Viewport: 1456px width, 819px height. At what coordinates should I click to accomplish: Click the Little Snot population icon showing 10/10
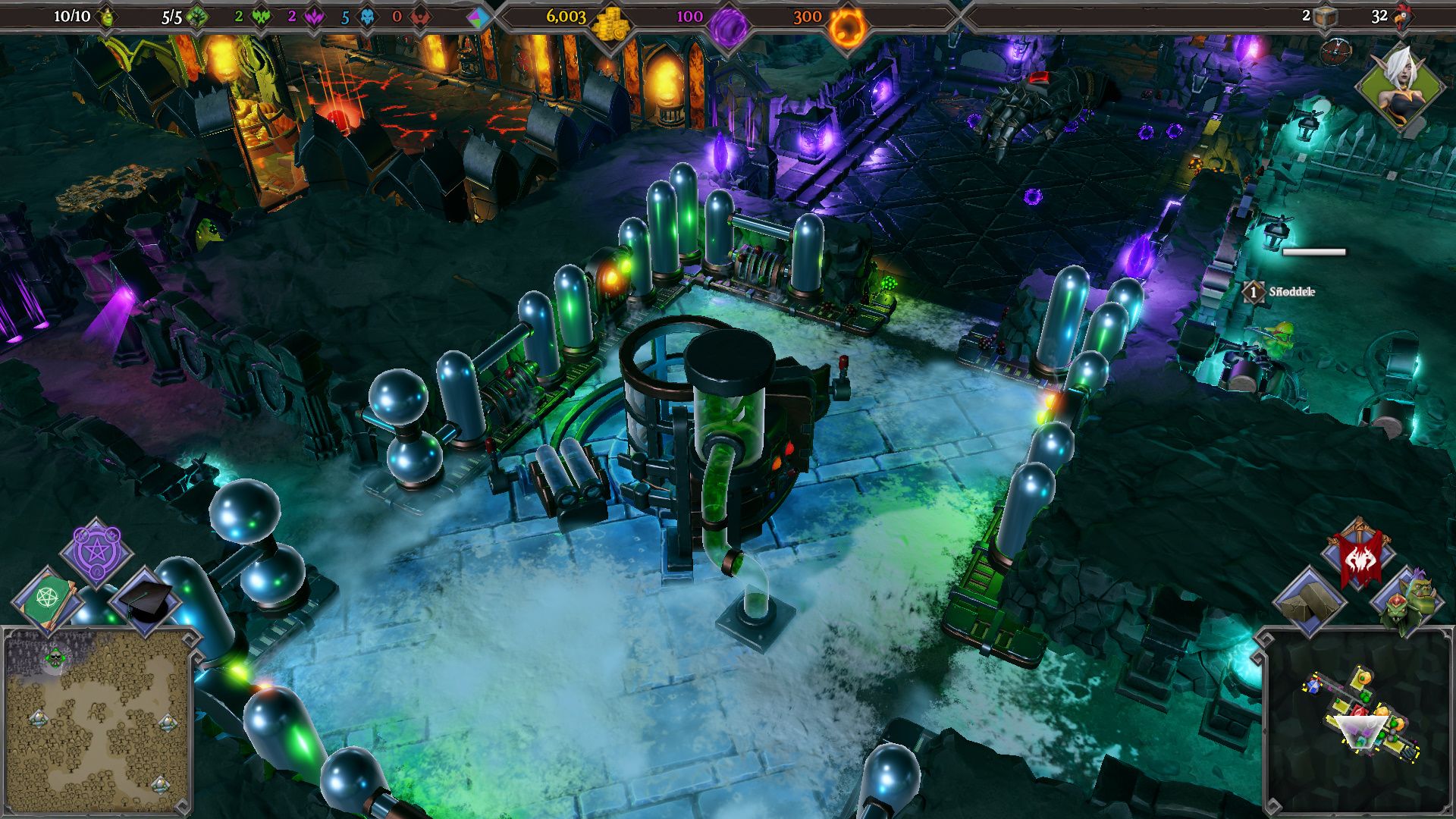[x=108, y=17]
